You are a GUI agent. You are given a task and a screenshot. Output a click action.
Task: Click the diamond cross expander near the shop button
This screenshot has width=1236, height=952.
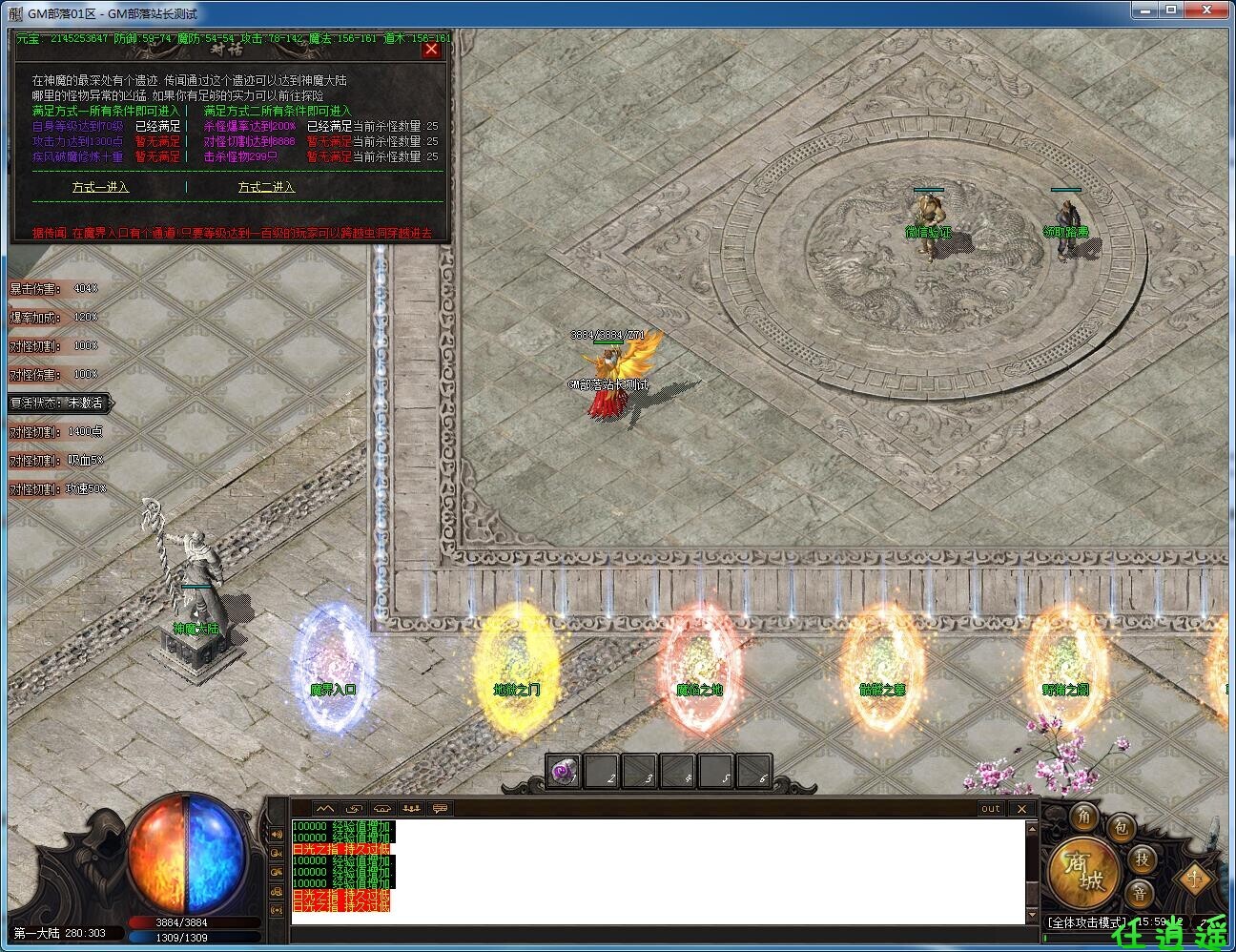[x=1195, y=879]
